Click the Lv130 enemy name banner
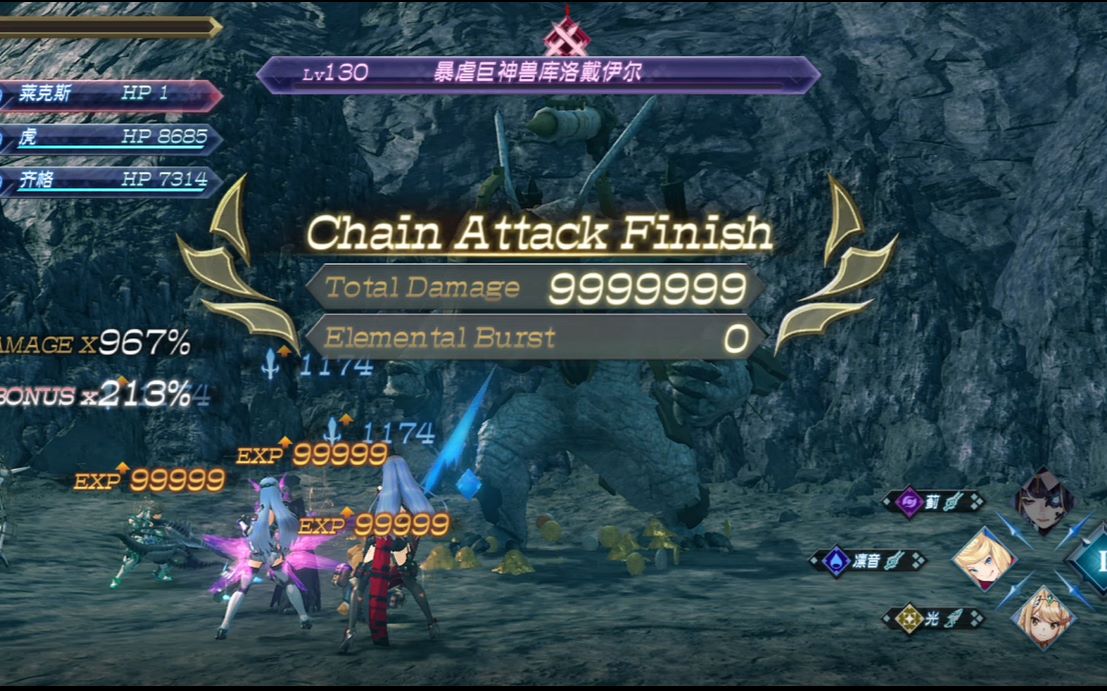Image resolution: width=1107 pixels, height=691 pixels. (537, 74)
